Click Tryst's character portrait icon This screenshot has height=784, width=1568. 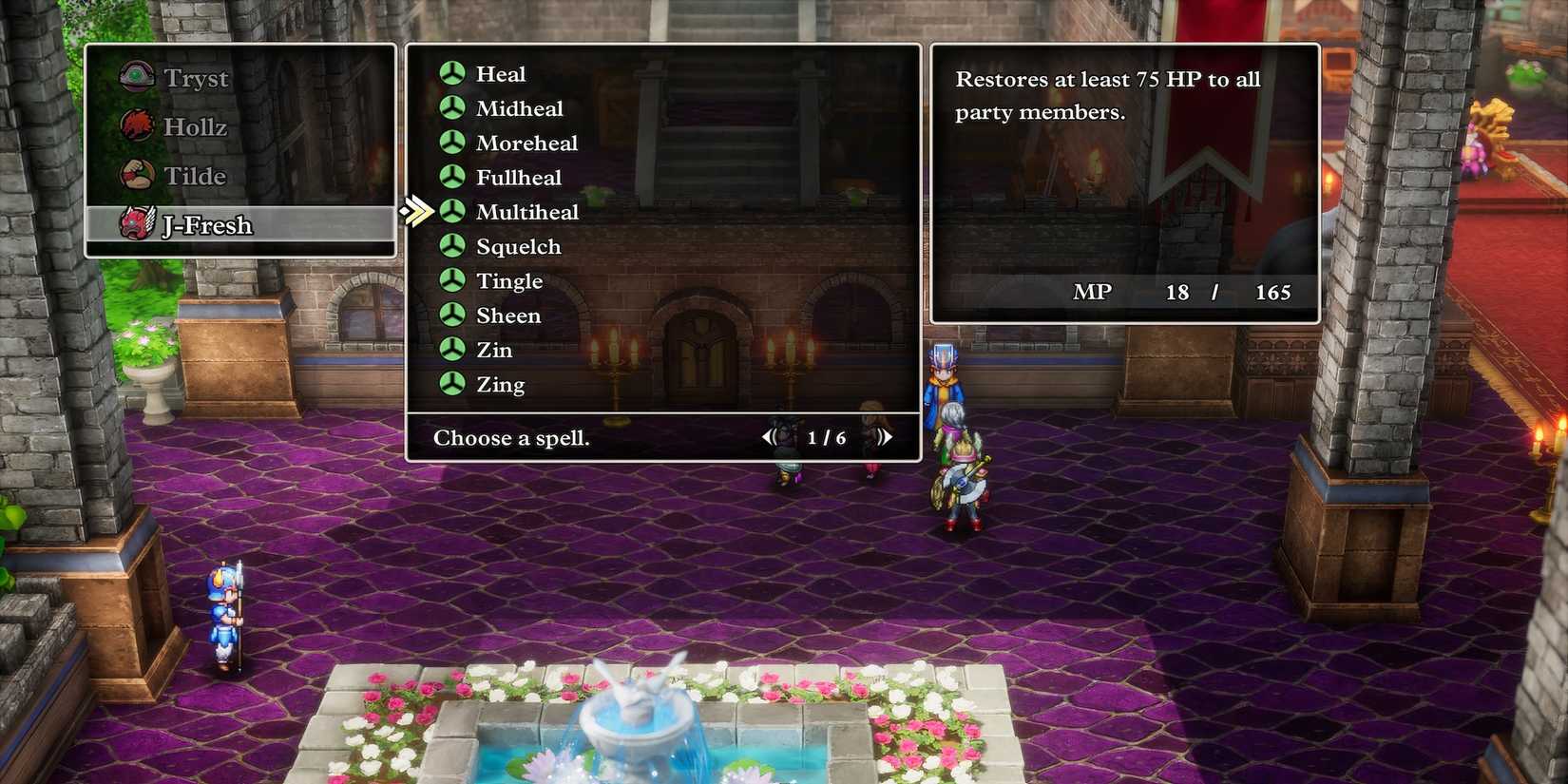pyautogui.click(x=136, y=76)
